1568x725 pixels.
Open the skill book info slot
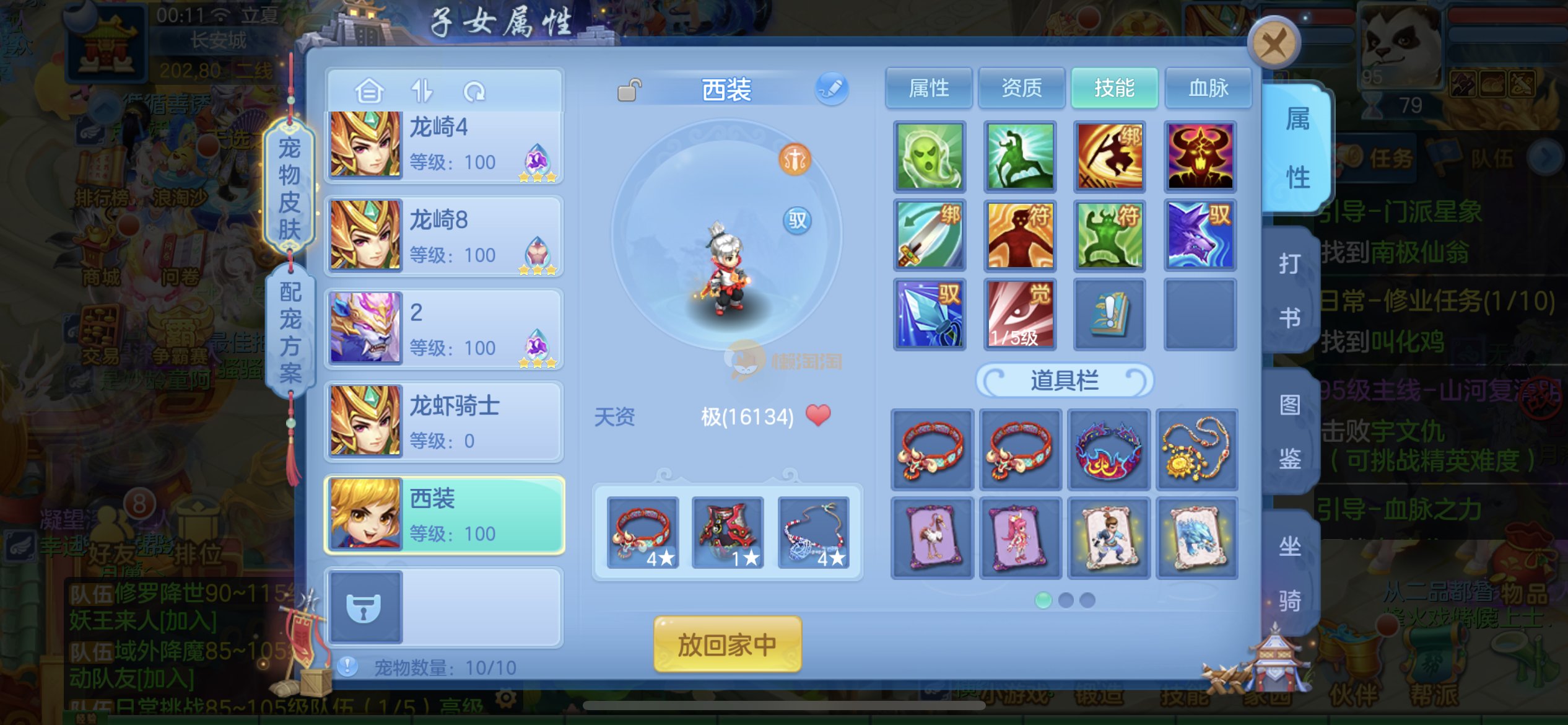1109,314
